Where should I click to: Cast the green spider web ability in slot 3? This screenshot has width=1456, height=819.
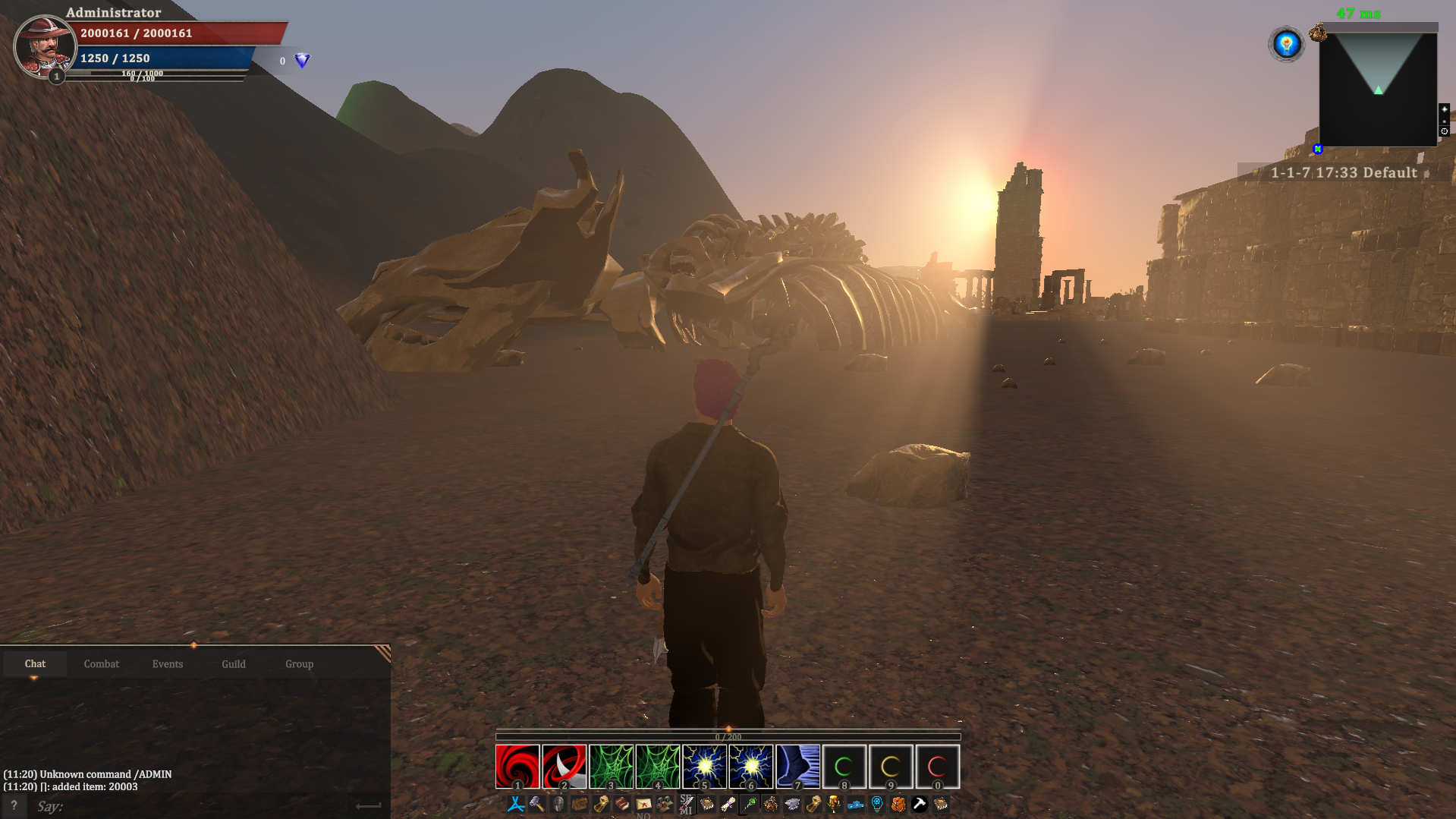(611, 766)
